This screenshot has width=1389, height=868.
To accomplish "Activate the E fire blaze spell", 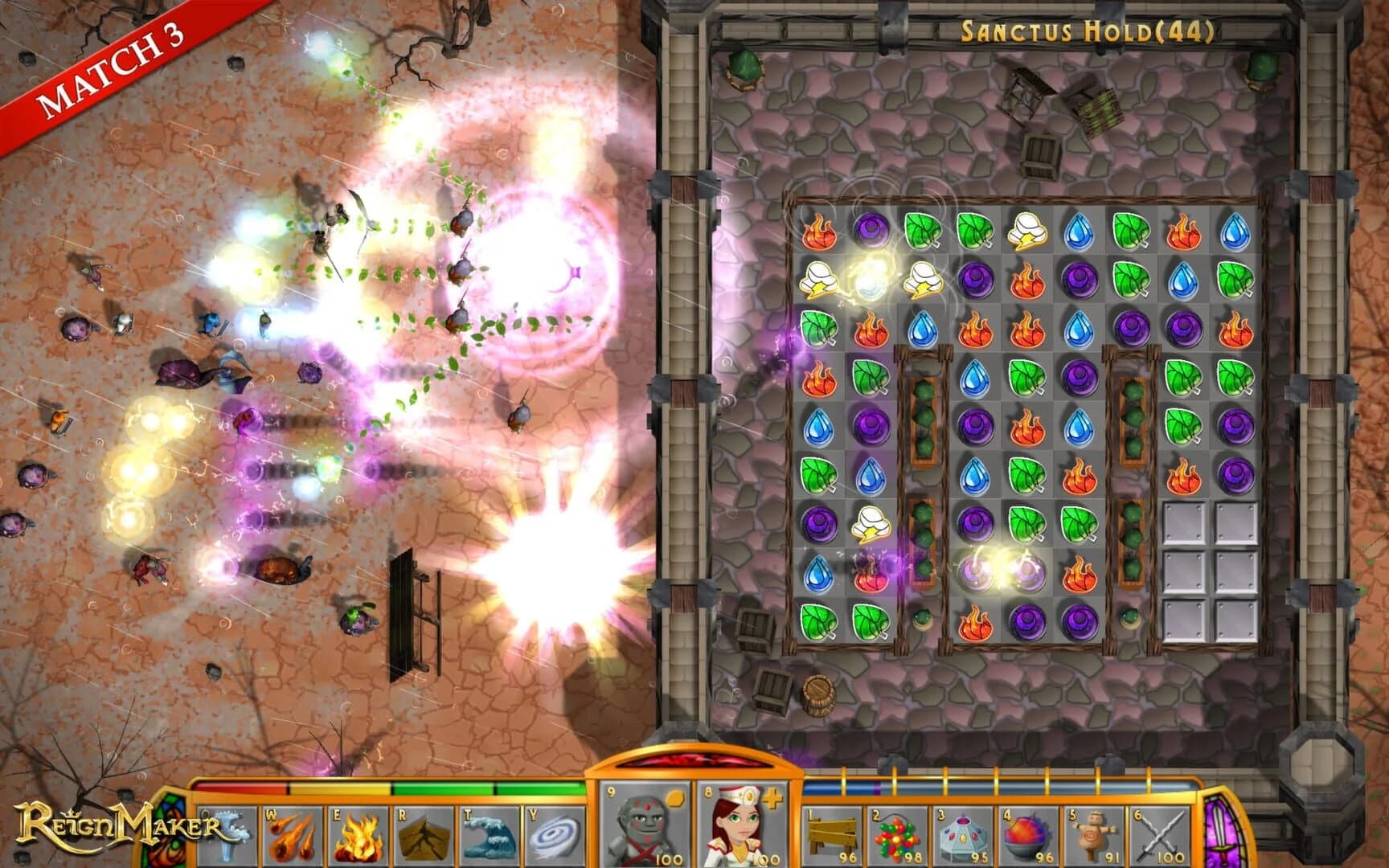I will click(356, 836).
